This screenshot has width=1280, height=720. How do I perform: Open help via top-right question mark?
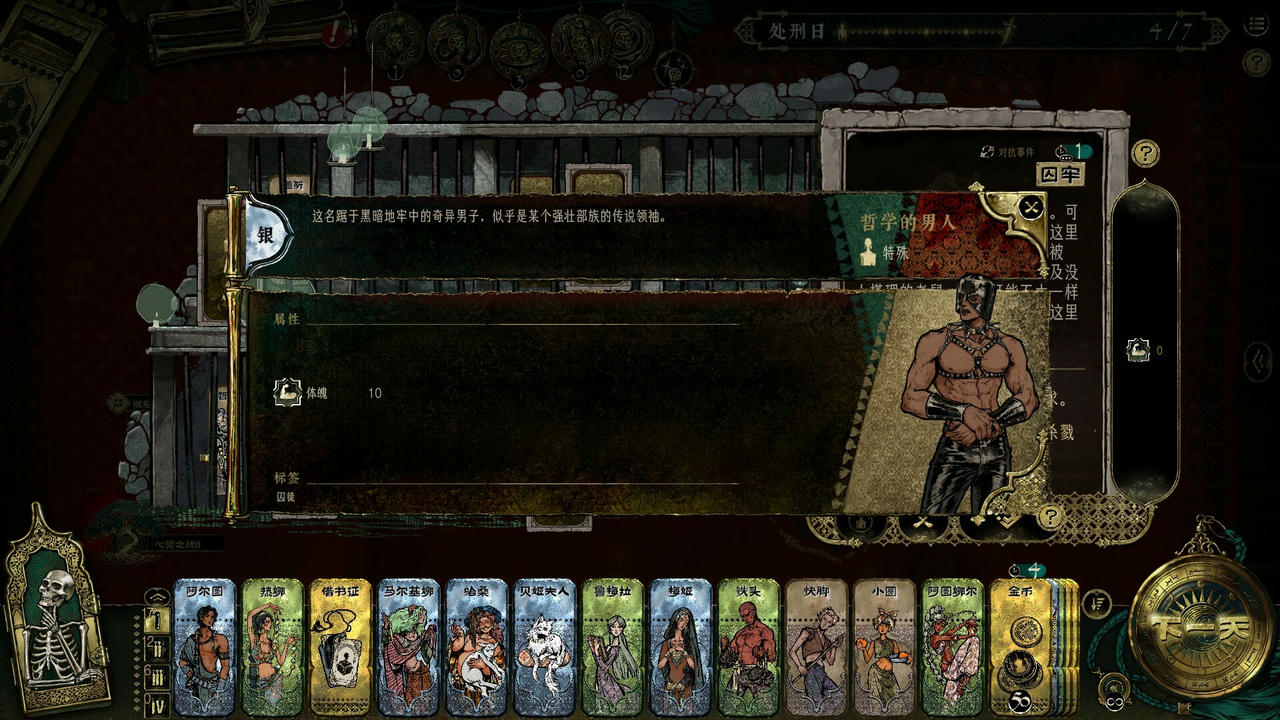coord(1256,63)
